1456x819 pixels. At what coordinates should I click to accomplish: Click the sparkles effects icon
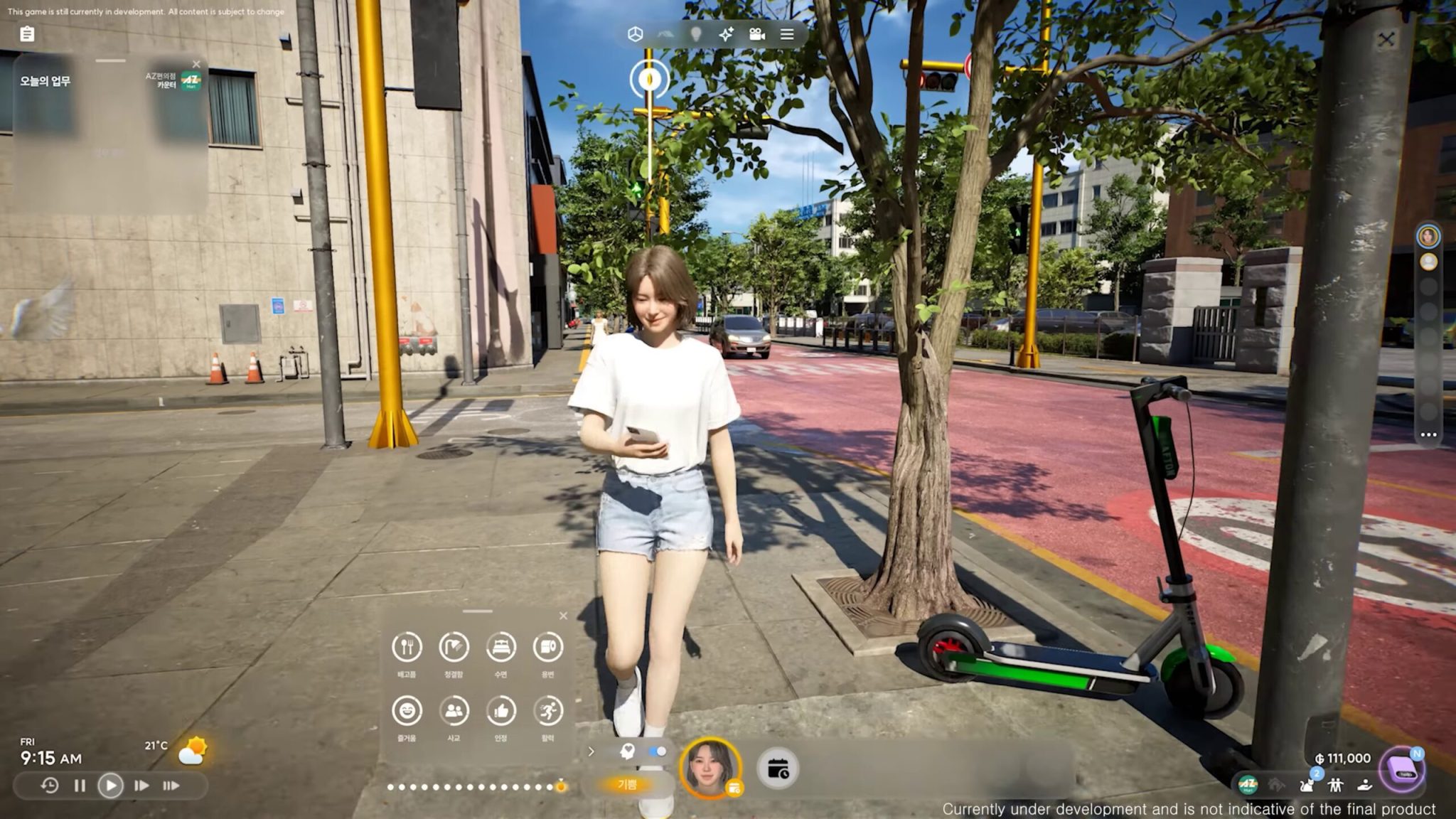[725, 34]
